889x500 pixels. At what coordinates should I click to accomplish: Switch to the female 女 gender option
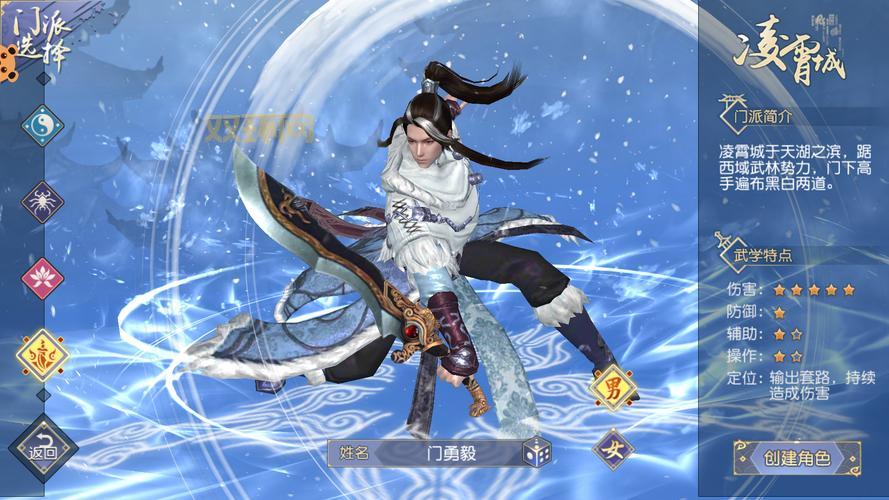pyautogui.click(x=613, y=449)
